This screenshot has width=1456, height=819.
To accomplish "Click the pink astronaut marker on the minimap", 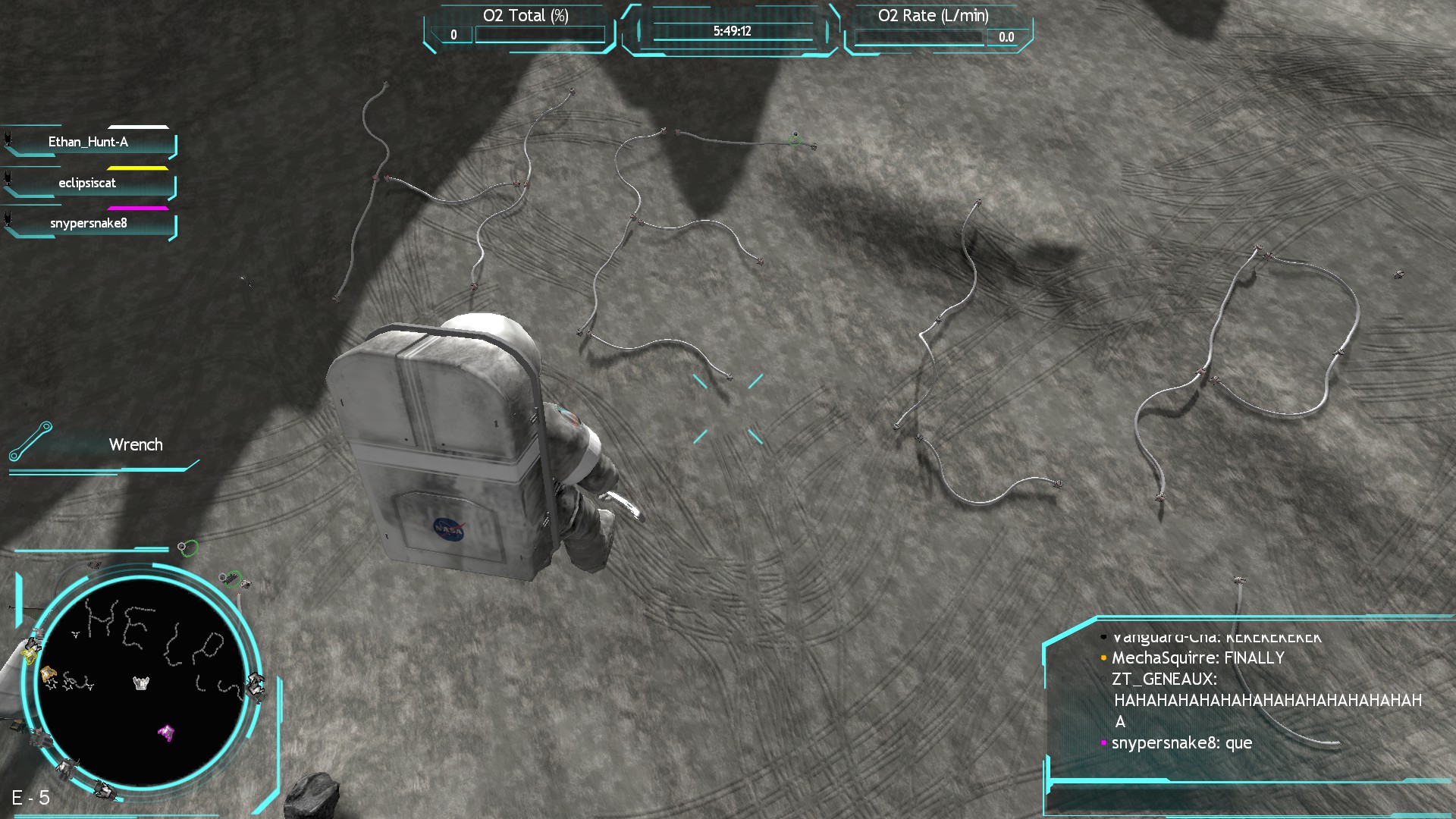I will pyautogui.click(x=166, y=732).
